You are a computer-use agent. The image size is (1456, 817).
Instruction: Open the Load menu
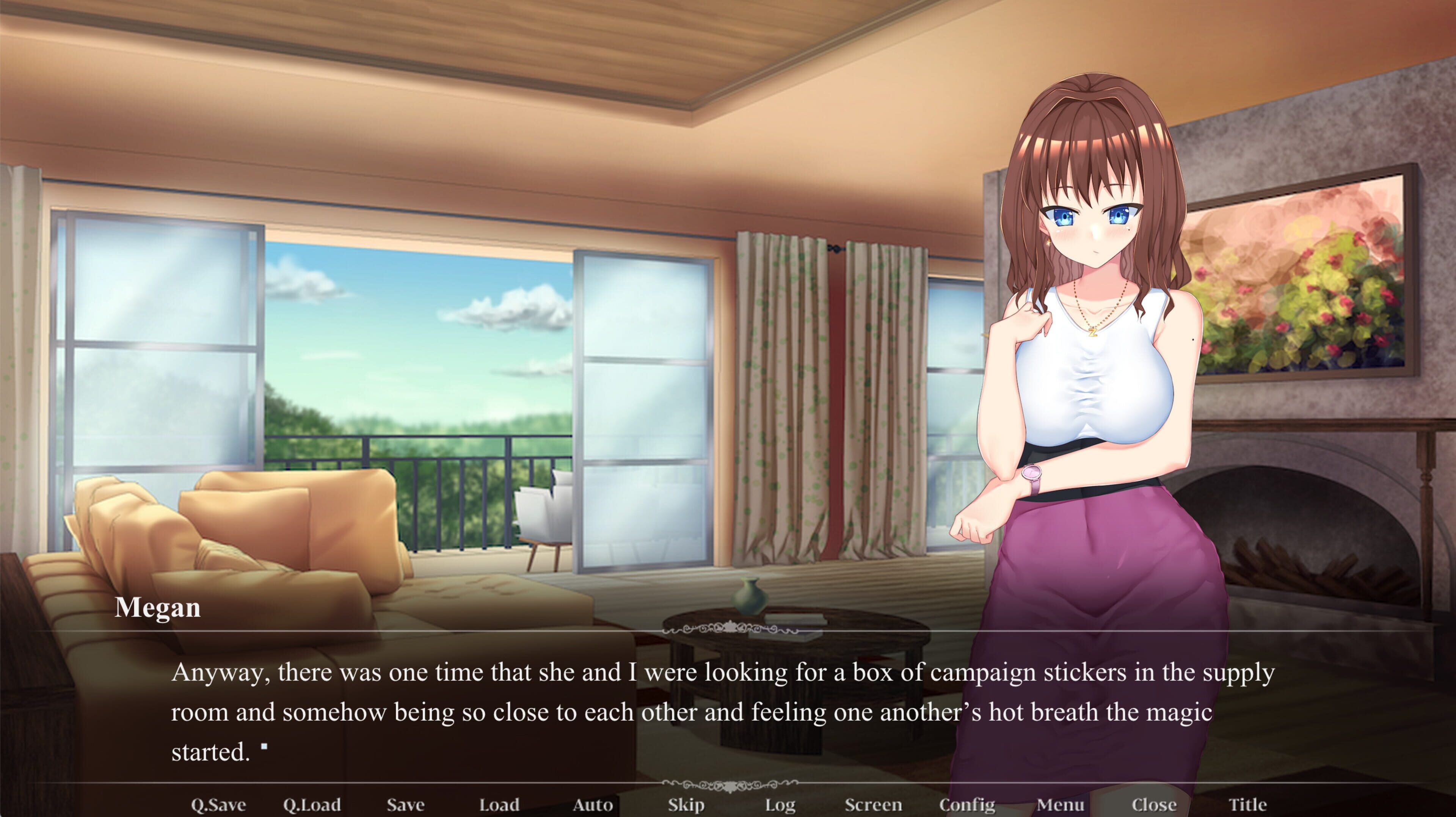(x=499, y=804)
